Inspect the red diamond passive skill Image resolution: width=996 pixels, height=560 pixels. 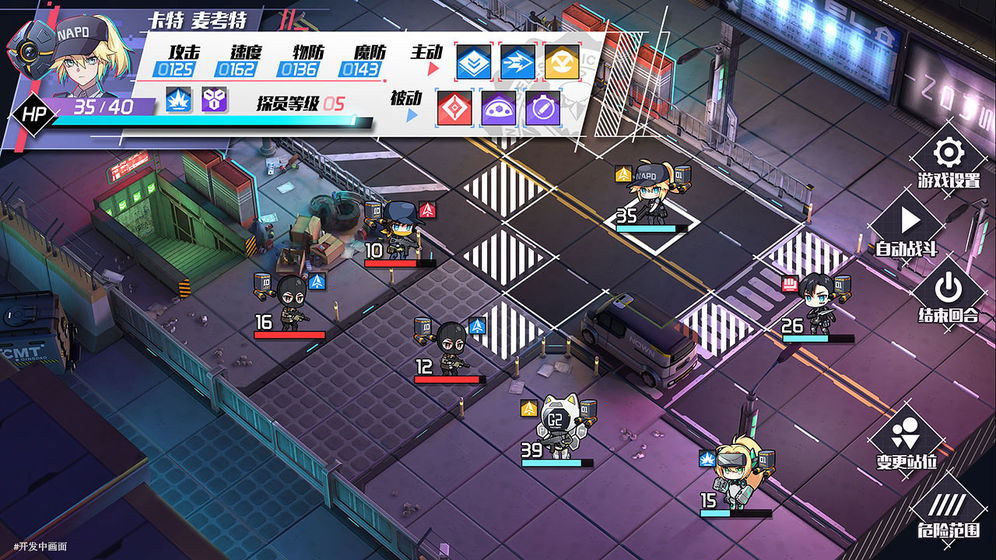(x=456, y=108)
